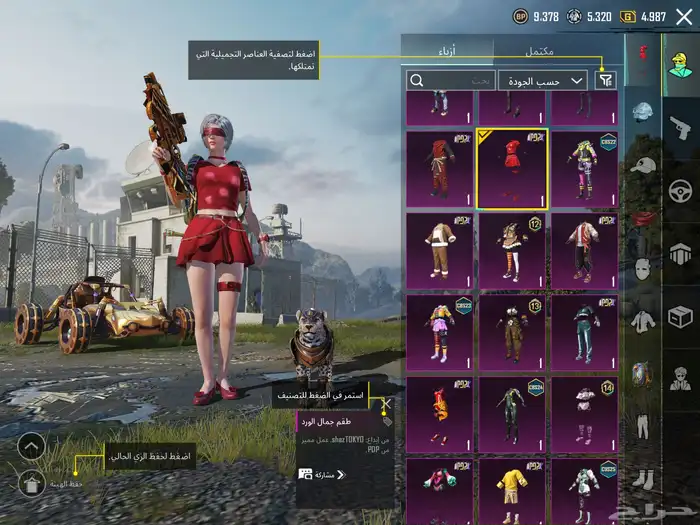Close the inventory screen with the X
This screenshot has height=525, width=700.
click(x=684, y=16)
